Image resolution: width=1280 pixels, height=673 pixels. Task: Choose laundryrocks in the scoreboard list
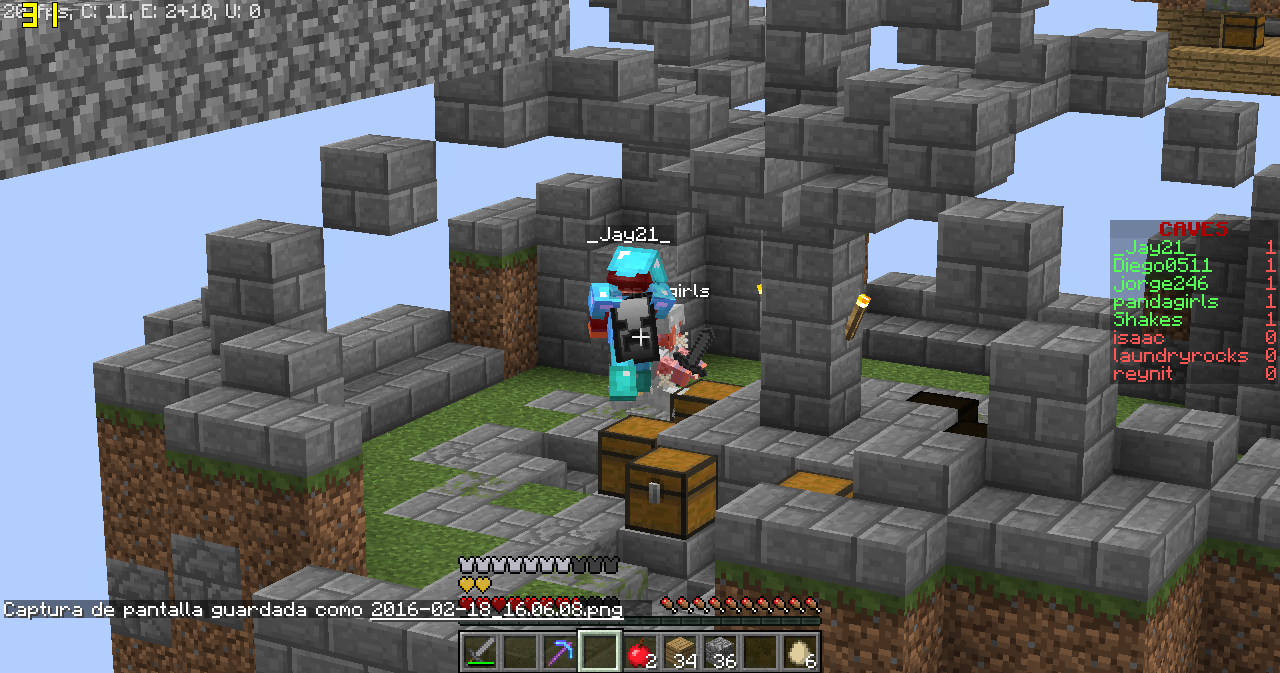coord(1180,356)
